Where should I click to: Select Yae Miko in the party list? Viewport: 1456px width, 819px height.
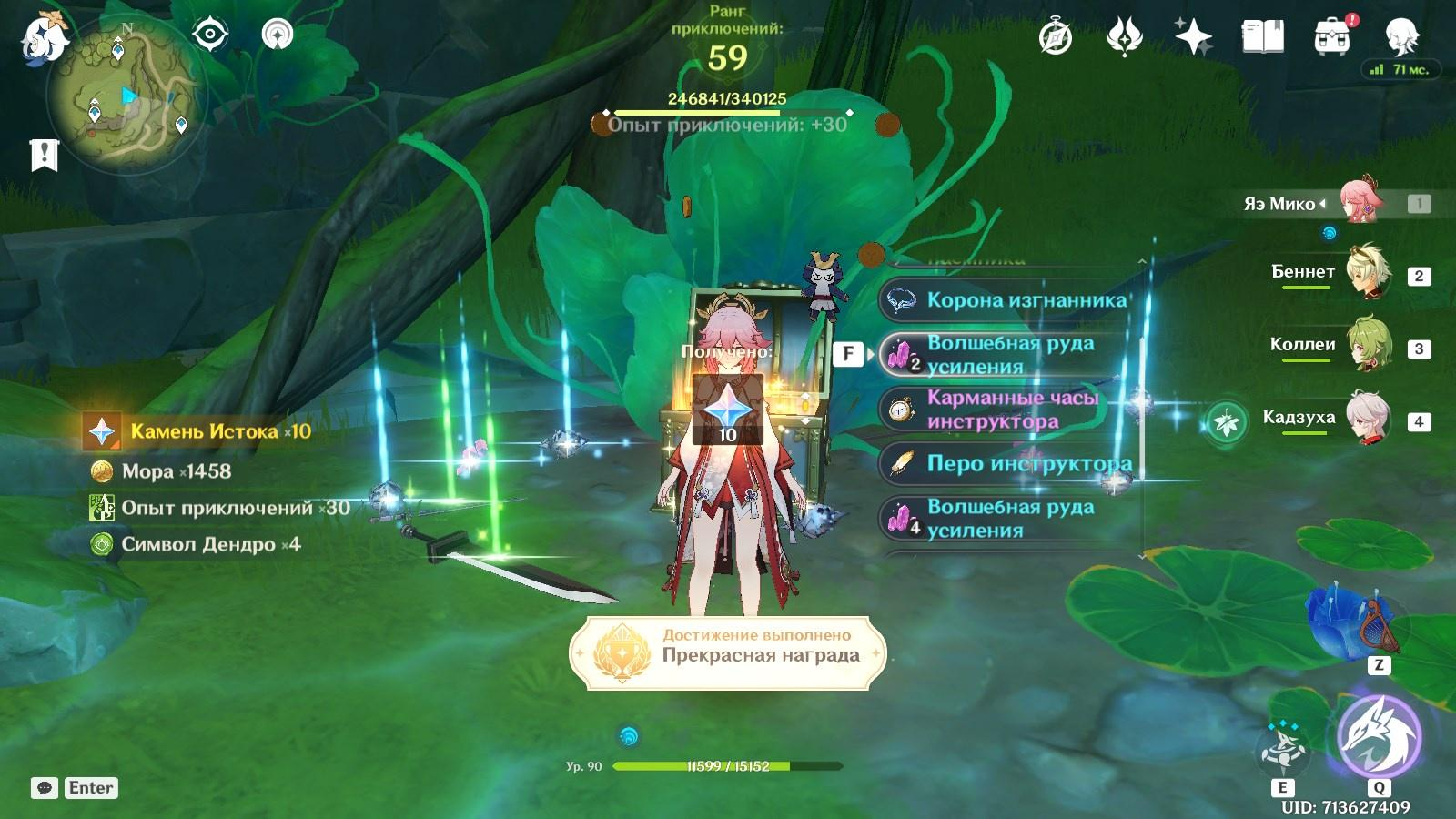tap(1360, 203)
